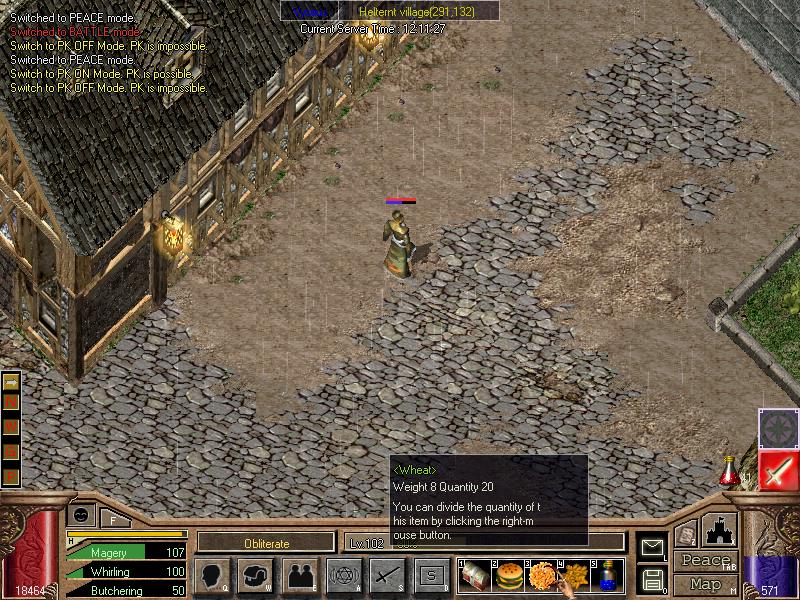800x600 pixels.
Task: Open the sword skills button
Action: [387, 575]
